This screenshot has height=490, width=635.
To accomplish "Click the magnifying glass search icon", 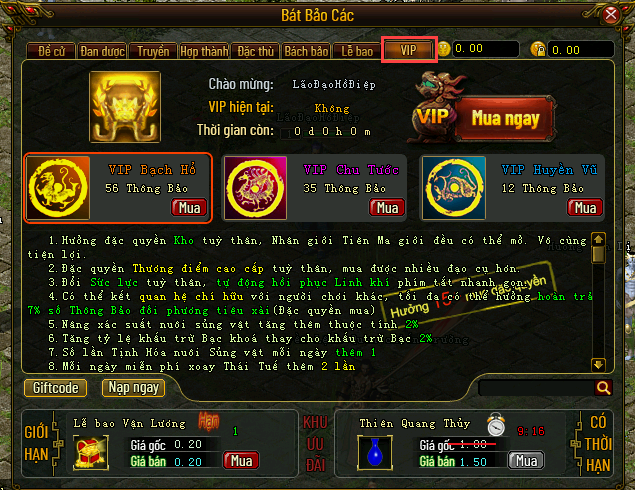I will pos(603,388).
